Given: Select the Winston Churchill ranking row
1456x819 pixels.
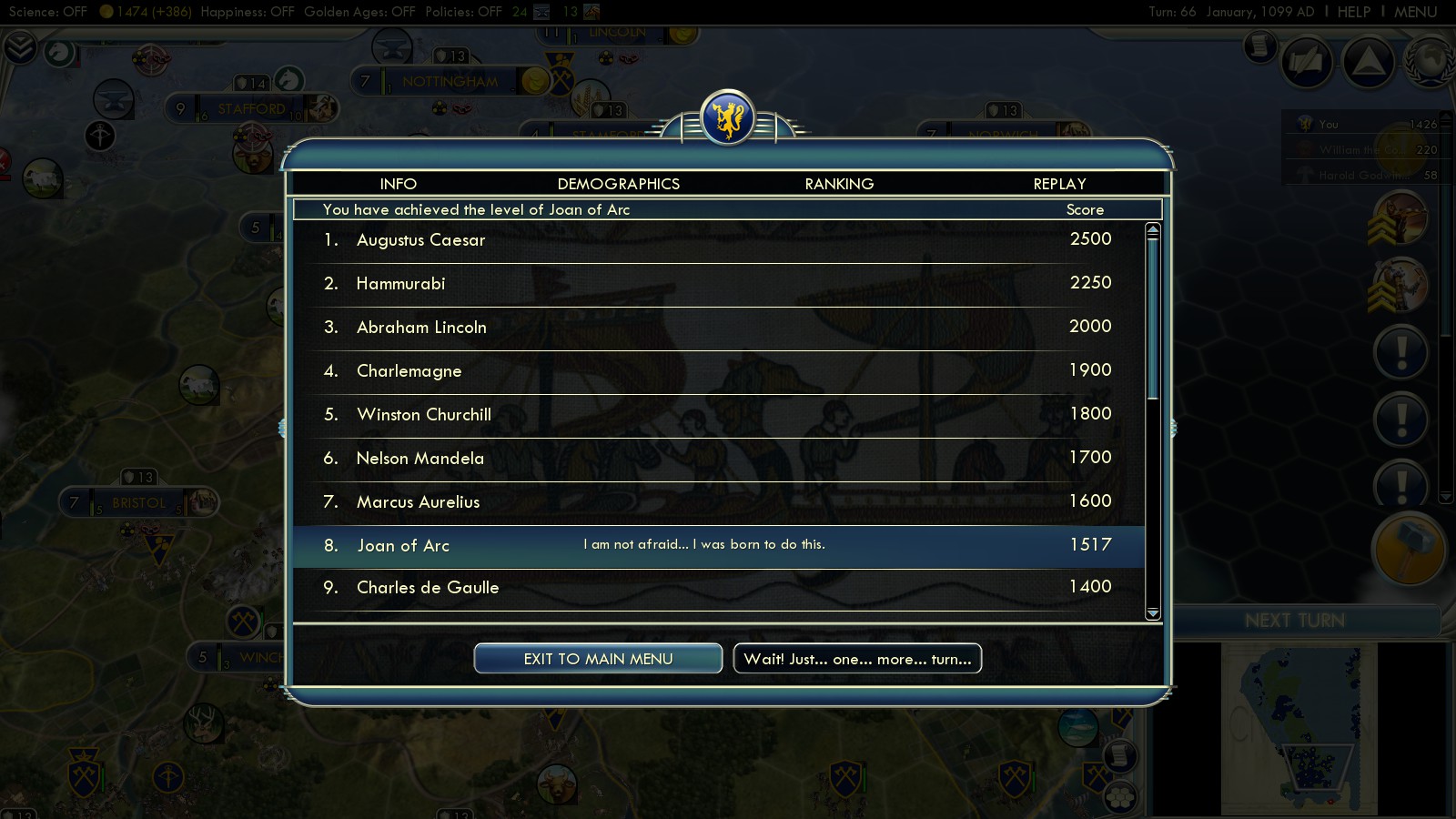Looking at the screenshot, I should click(x=719, y=415).
